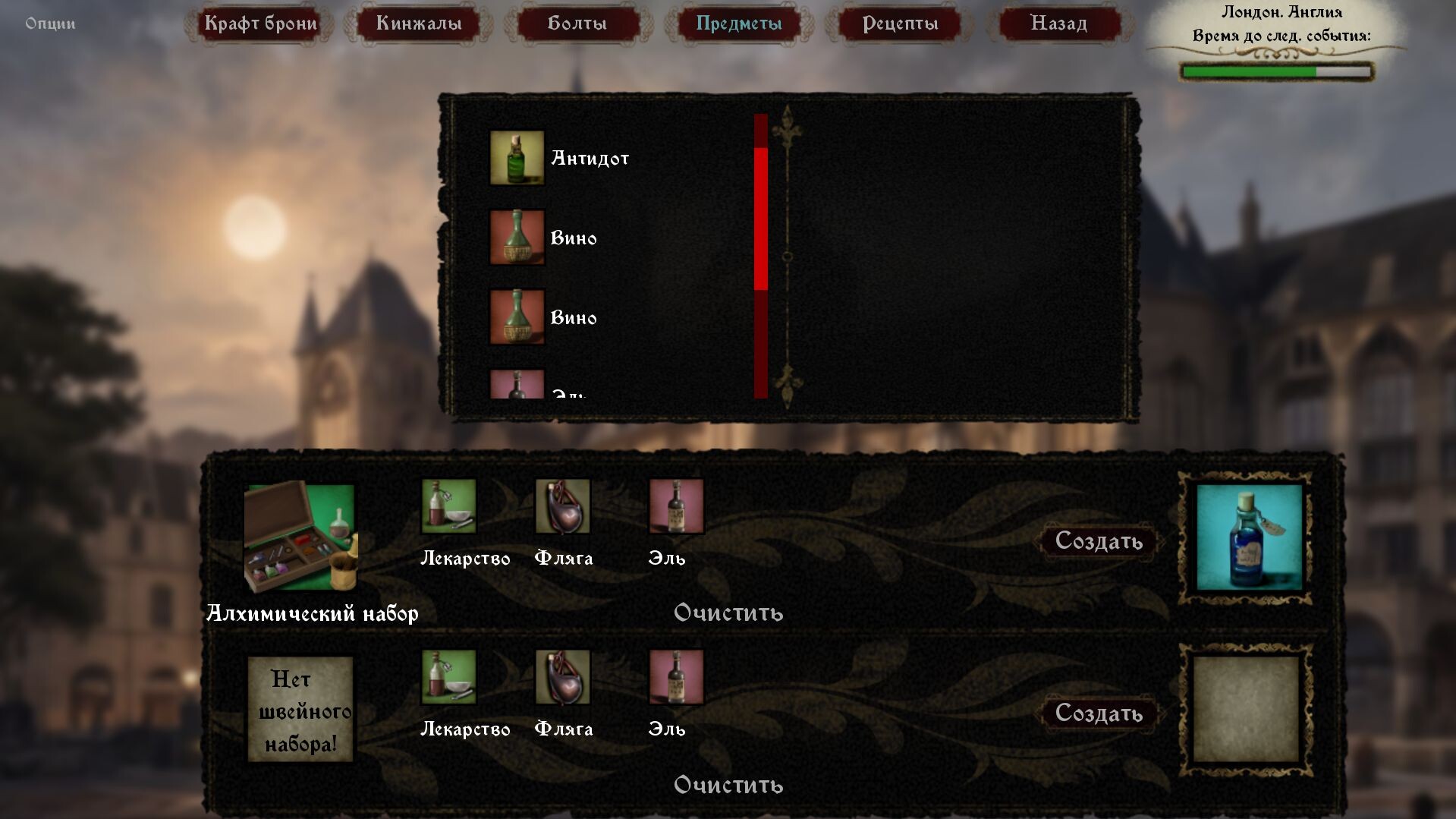Click the Эль bottle at list bottom
This screenshot has width=1456, height=819.
pos(517,387)
